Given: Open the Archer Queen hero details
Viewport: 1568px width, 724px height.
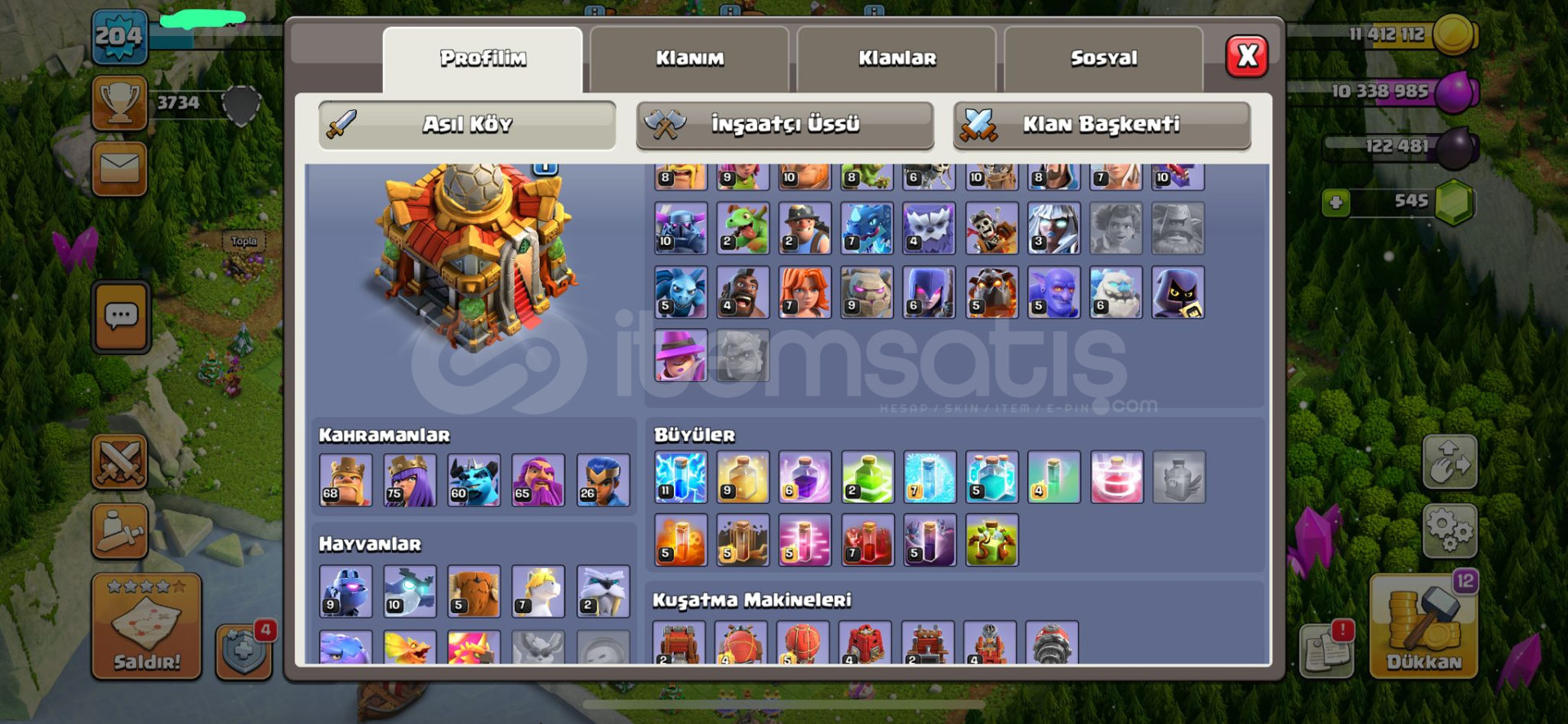Looking at the screenshot, I should pos(410,481).
